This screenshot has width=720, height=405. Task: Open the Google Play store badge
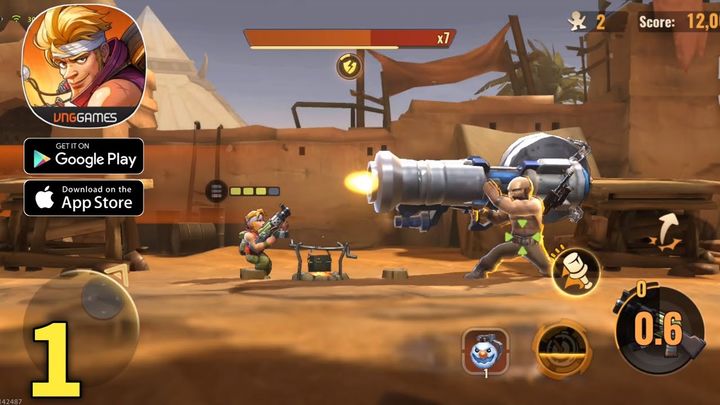(x=84, y=155)
